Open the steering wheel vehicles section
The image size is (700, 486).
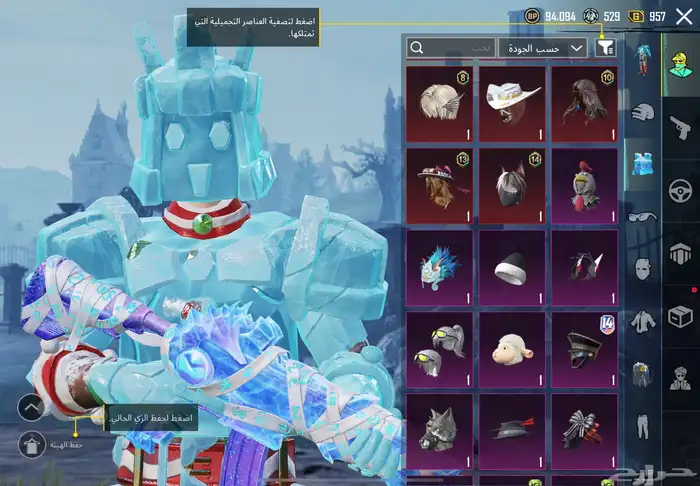pos(680,190)
